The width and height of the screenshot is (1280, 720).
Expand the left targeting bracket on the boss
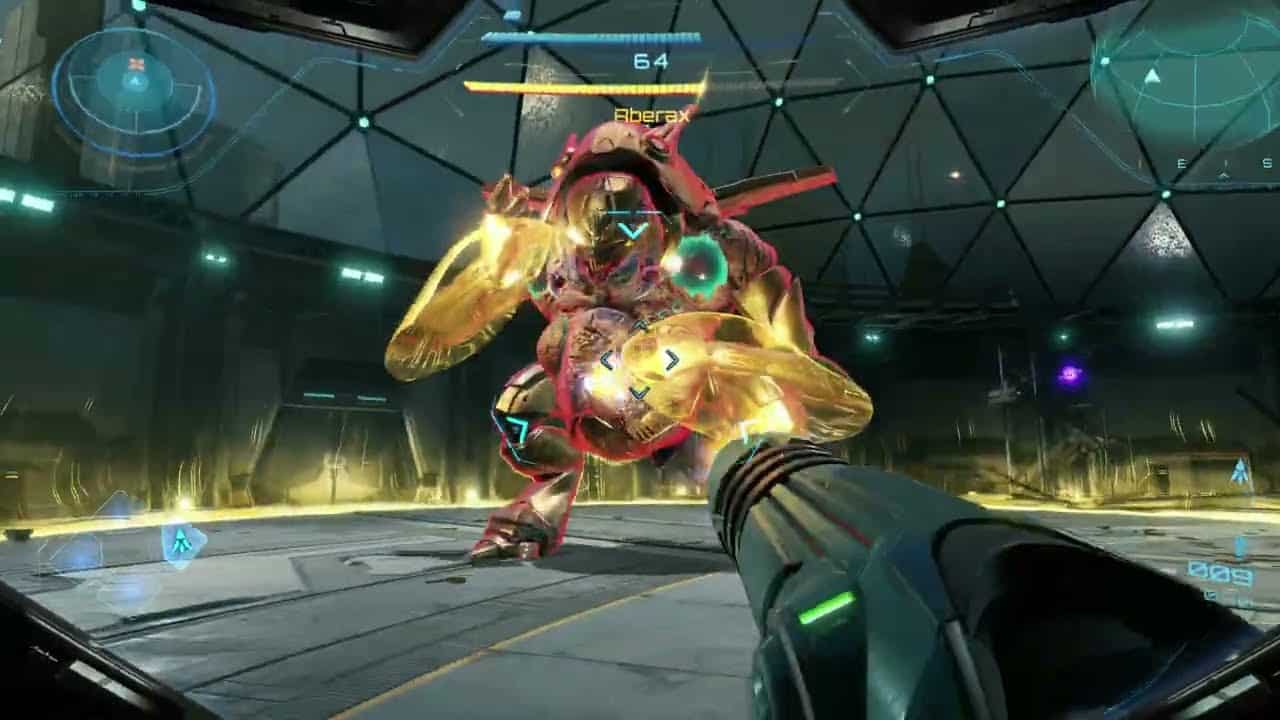point(608,358)
